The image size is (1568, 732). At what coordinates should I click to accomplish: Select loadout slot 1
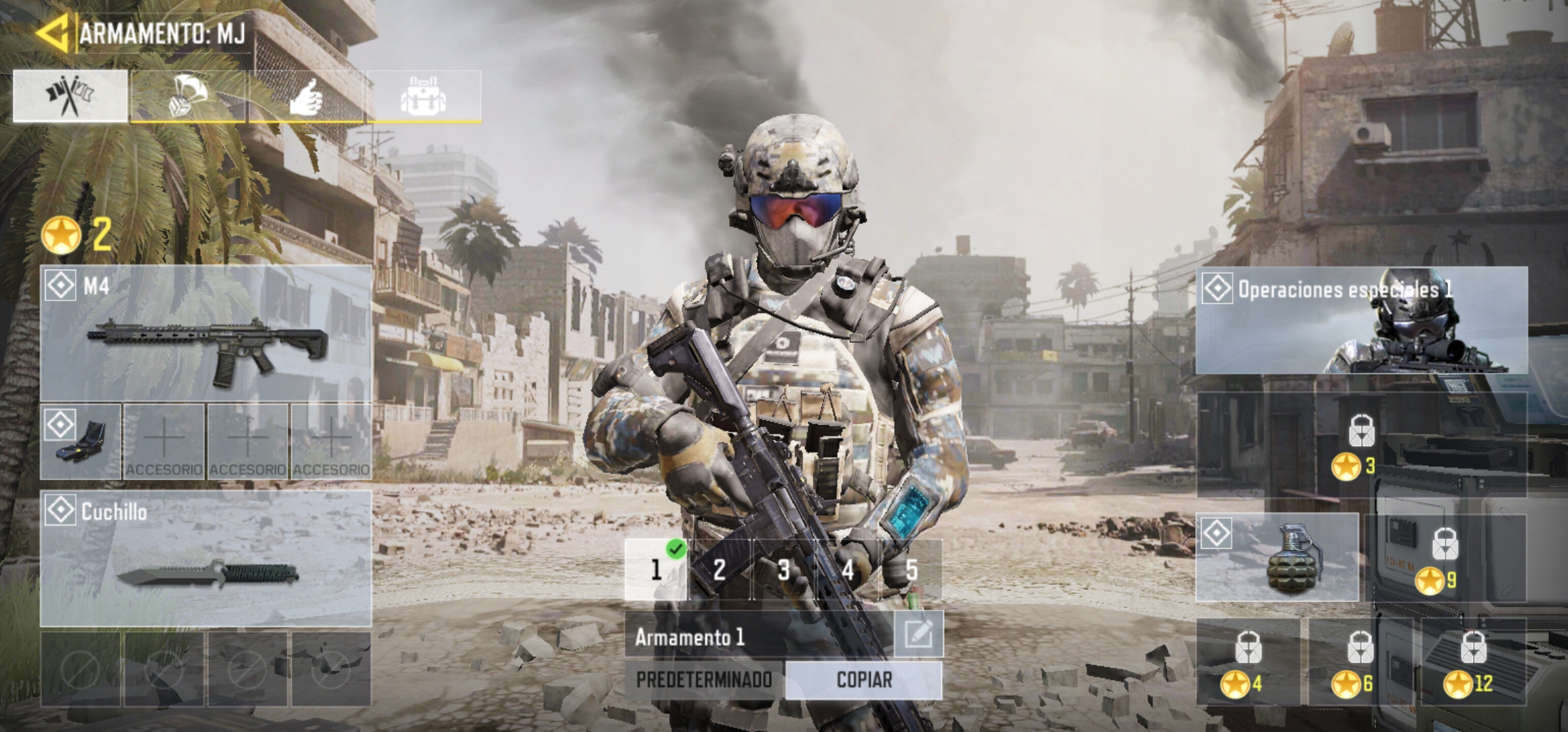click(x=656, y=569)
